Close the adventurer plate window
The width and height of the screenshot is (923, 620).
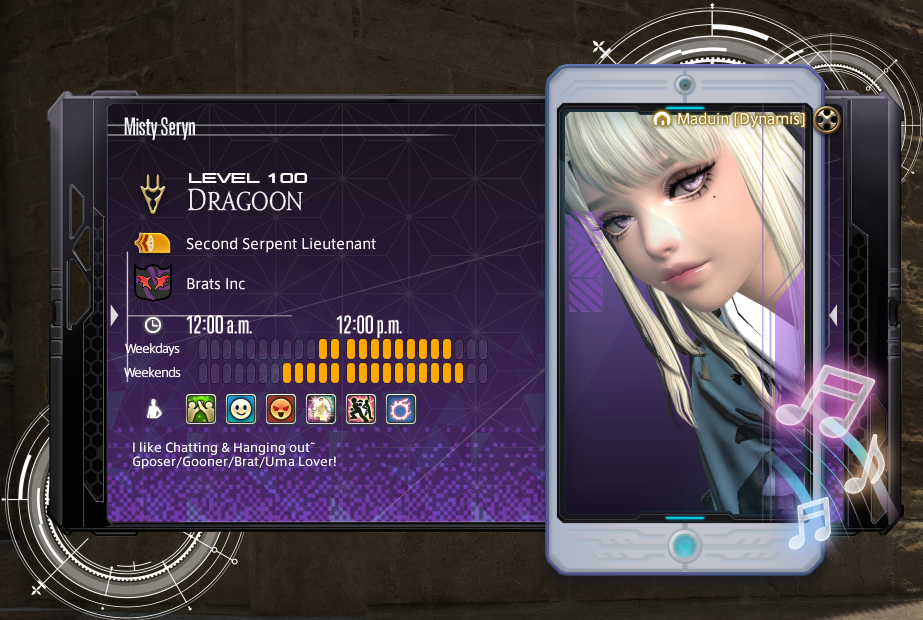tap(827, 120)
